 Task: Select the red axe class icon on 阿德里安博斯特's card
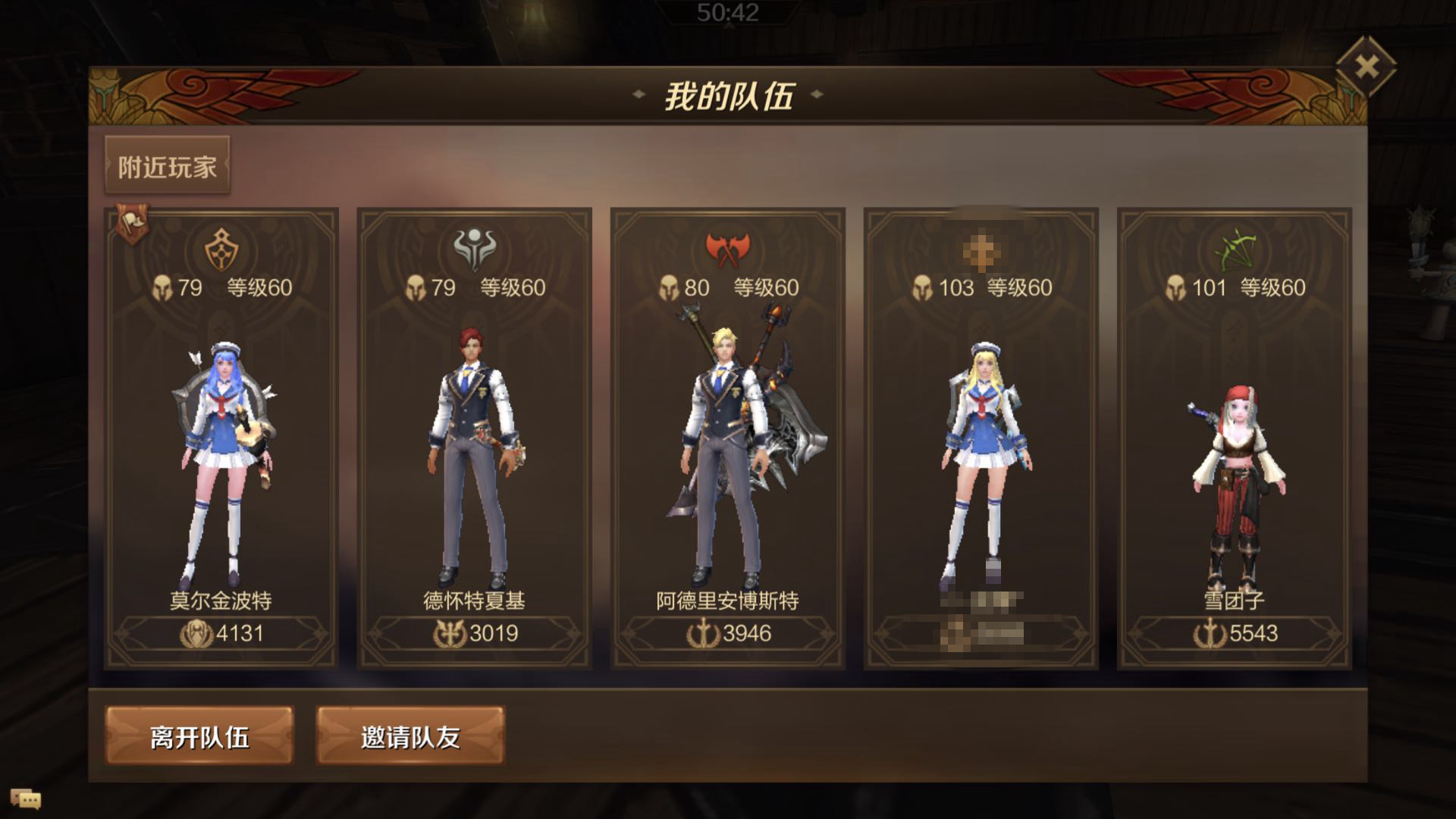click(726, 250)
